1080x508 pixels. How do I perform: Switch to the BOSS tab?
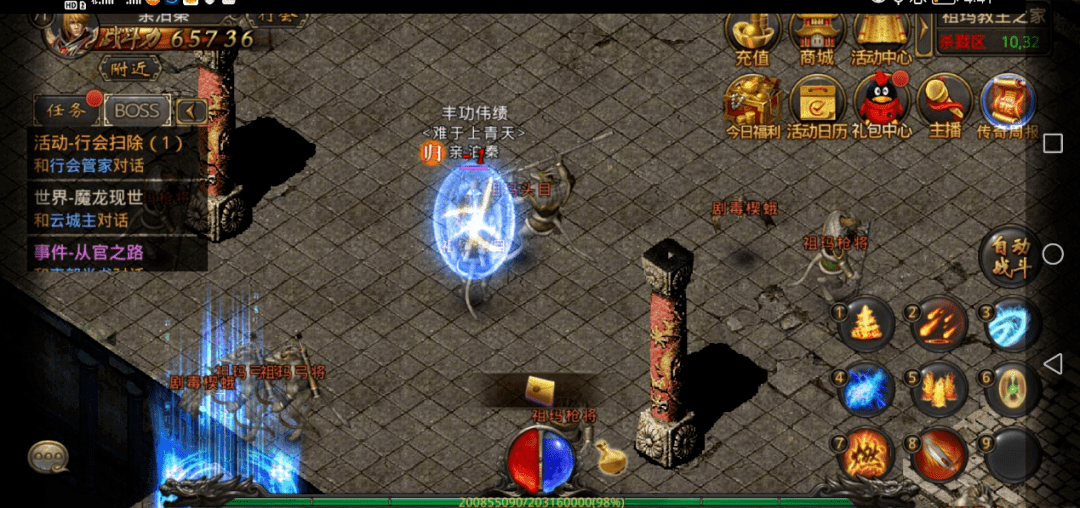click(x=137, y=110)
